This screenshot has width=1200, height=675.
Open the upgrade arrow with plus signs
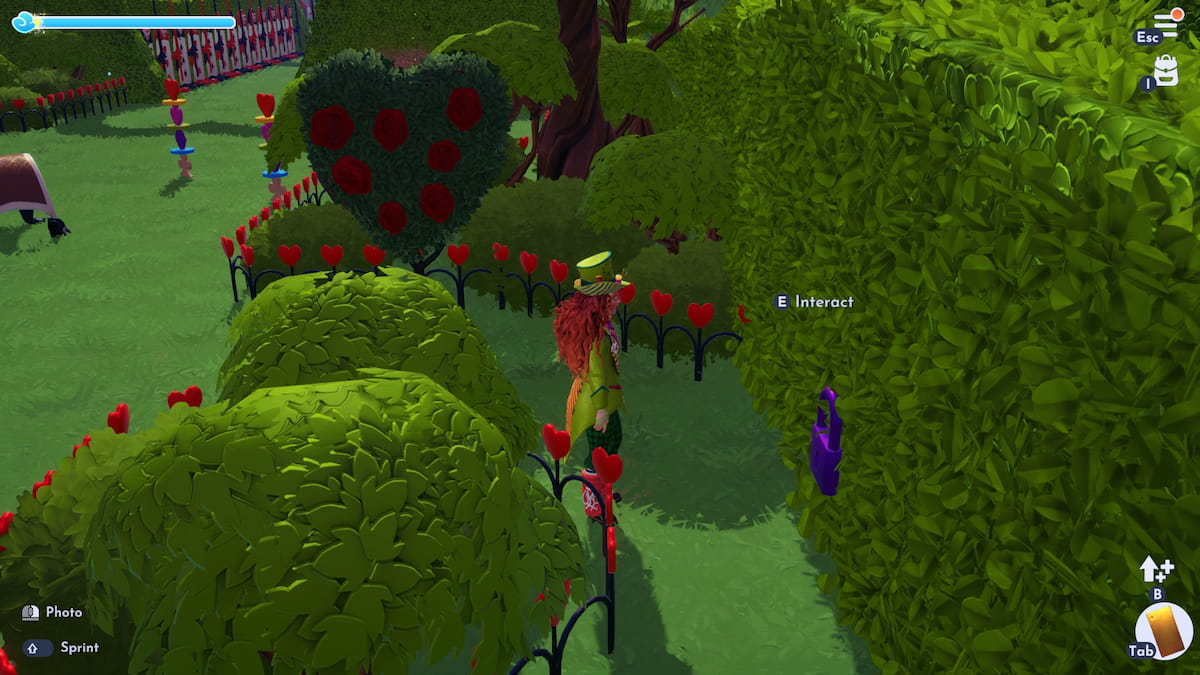[x=1156, y=570]
